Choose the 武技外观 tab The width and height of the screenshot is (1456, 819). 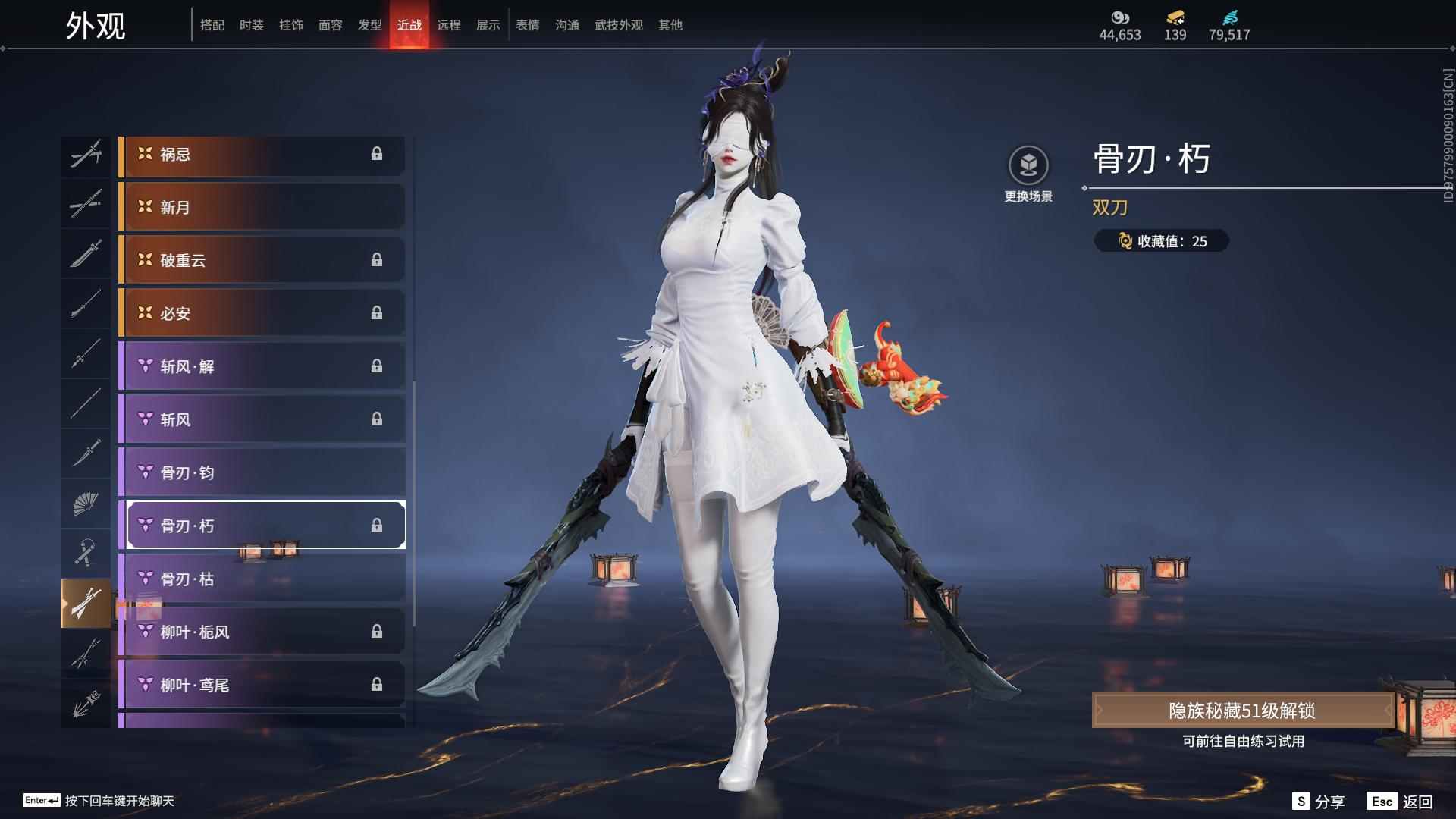click(x=619, y=25)
